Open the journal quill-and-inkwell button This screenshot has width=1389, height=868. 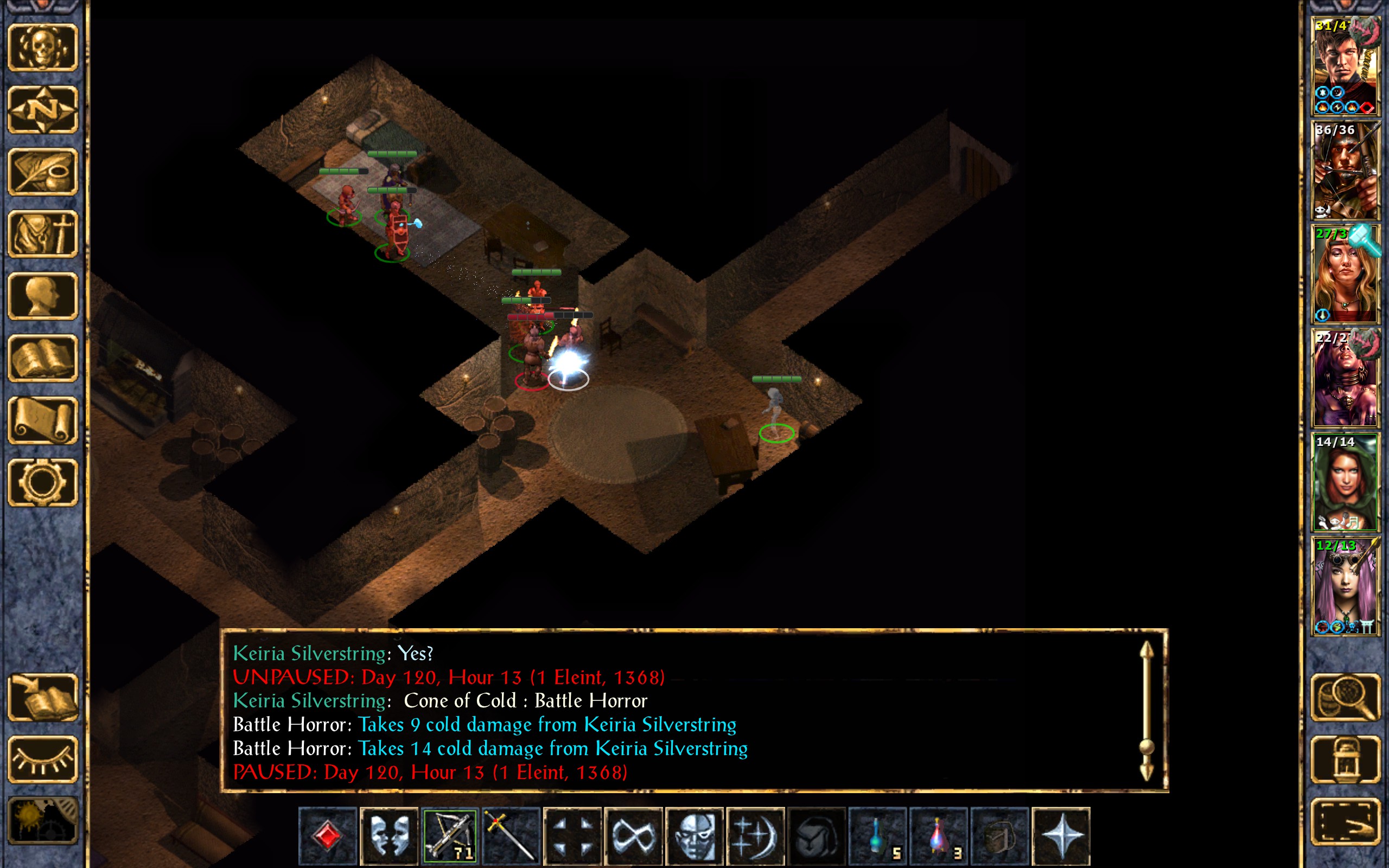coord(43,171)
